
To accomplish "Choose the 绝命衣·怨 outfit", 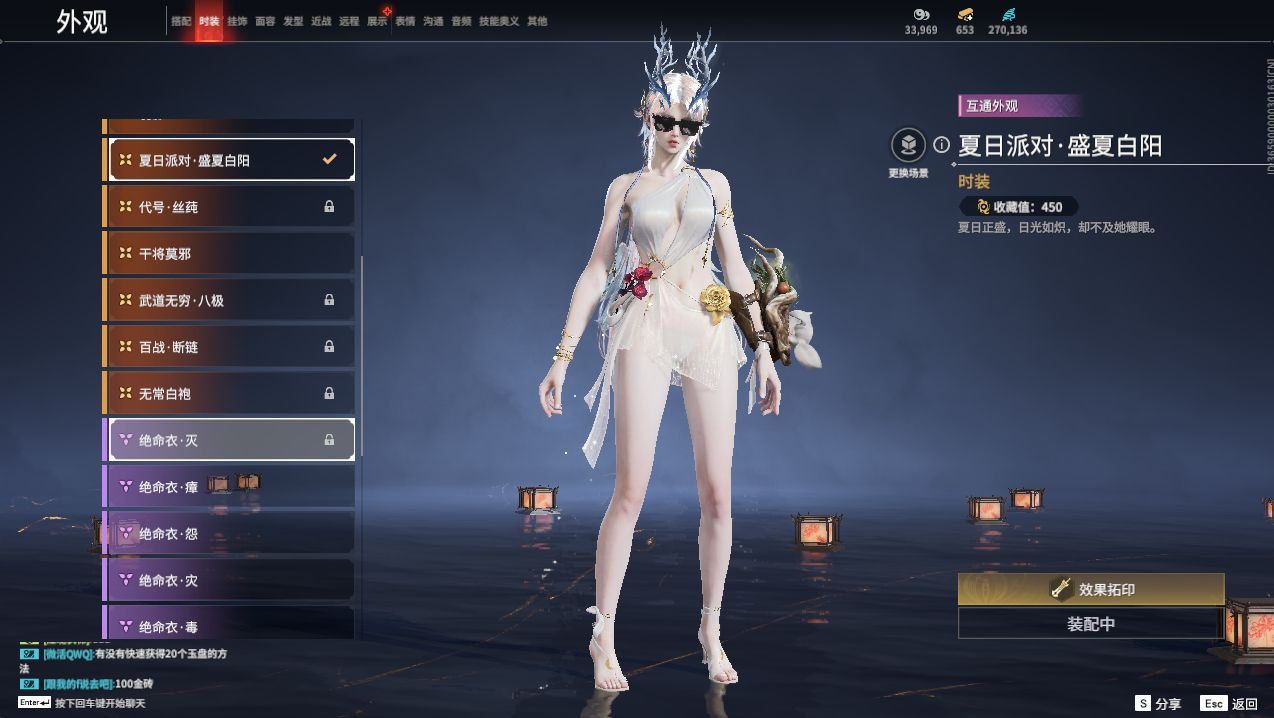I will click(x=231, y=534).
